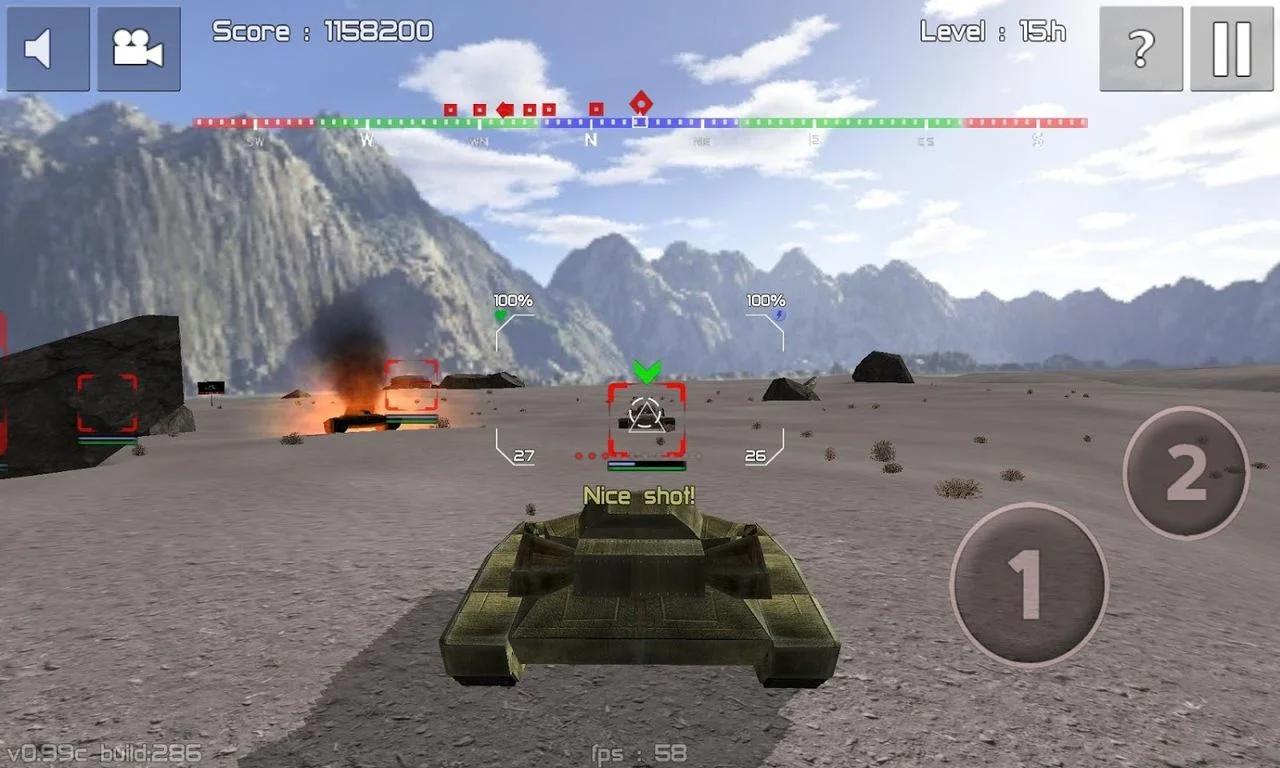Toggle the right 100% energy status indicator
1280x768 pixels.
tap(764, 298)
